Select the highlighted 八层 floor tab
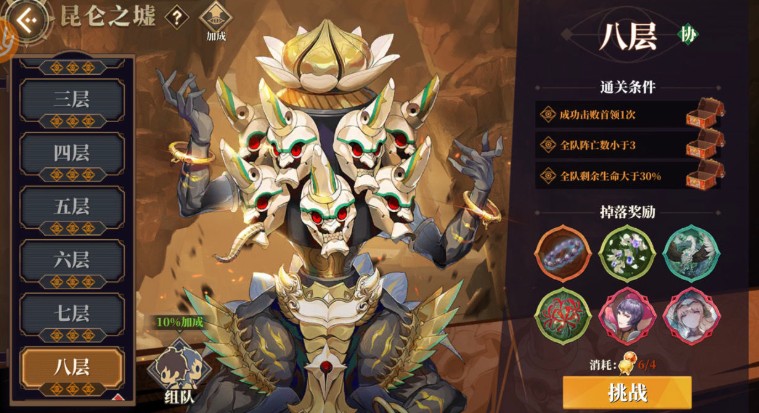This screenshot has width=759, height=413. (72, 366)
